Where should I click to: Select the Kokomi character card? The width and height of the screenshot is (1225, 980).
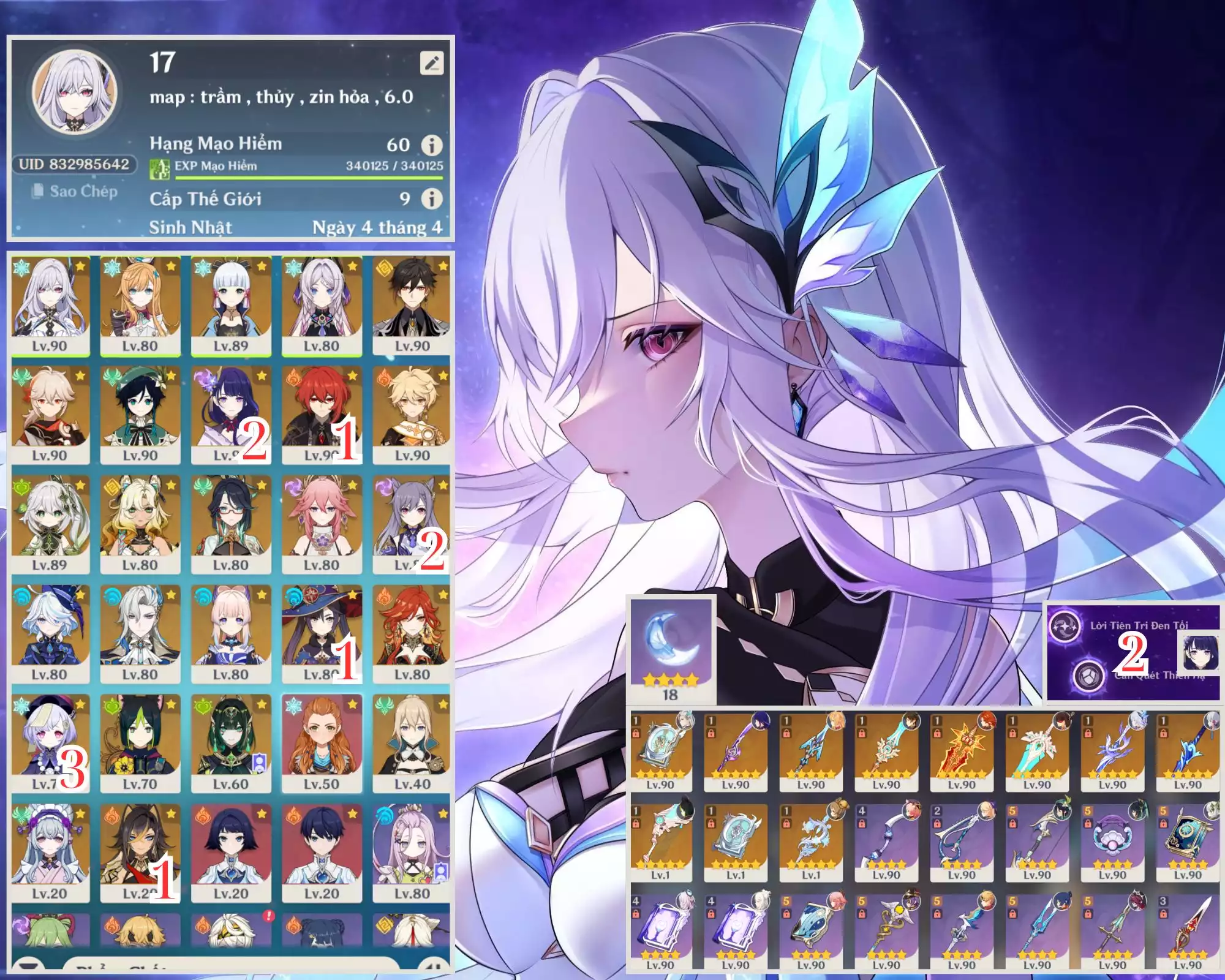231,633
